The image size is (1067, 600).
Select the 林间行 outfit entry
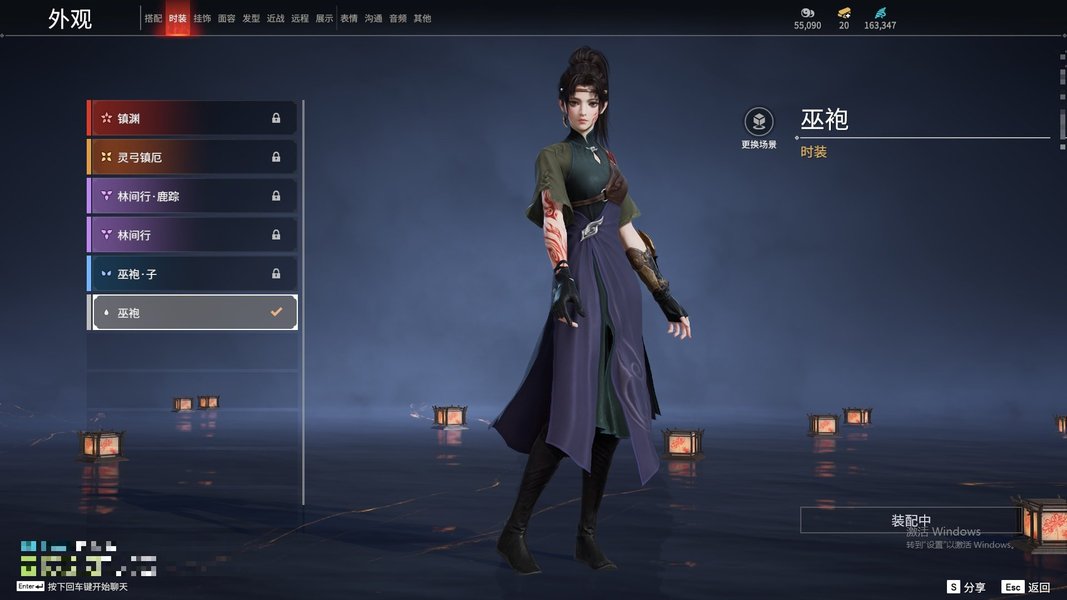192,235
